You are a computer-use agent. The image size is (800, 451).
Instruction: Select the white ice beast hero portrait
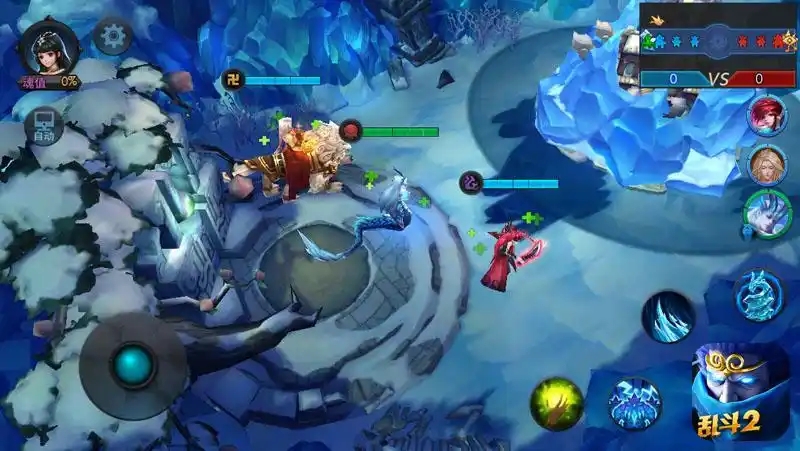point(766,212)
